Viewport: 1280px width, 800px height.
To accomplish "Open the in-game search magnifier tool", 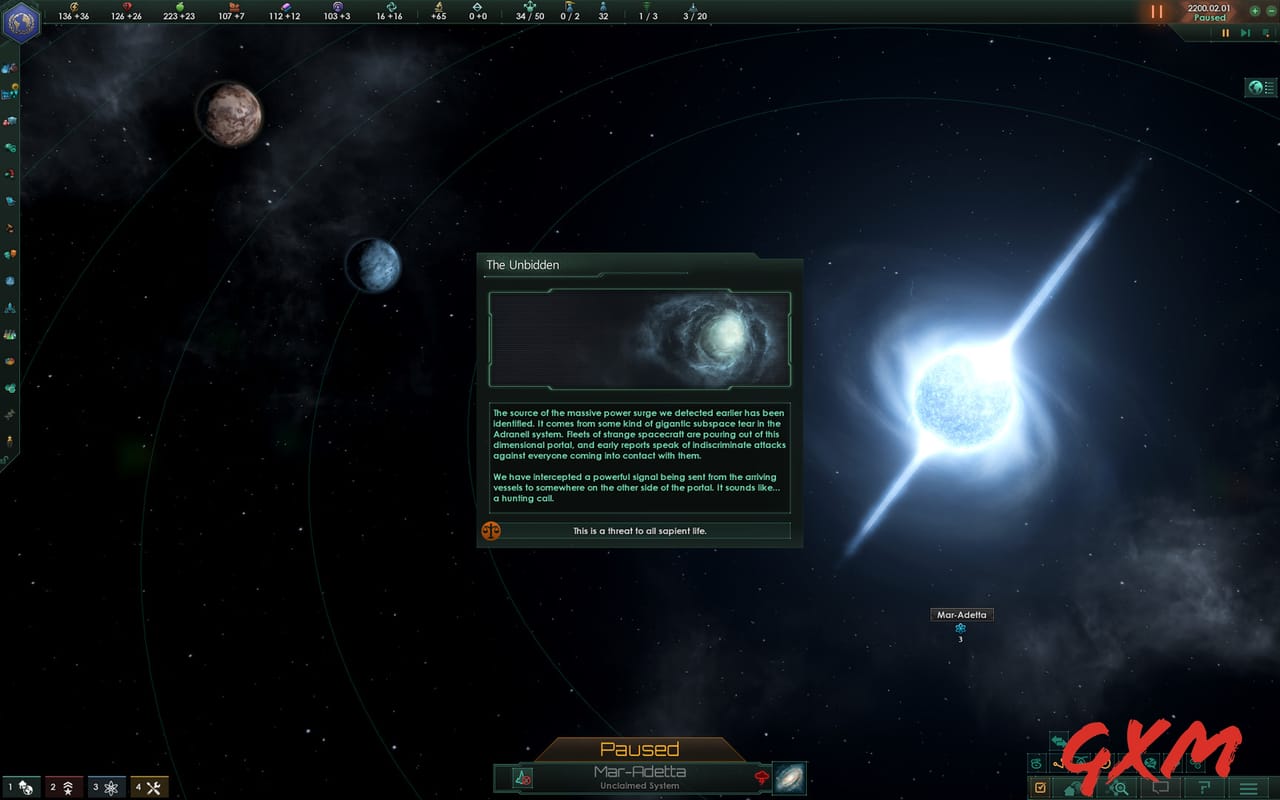I will (x=1119, y=788).
